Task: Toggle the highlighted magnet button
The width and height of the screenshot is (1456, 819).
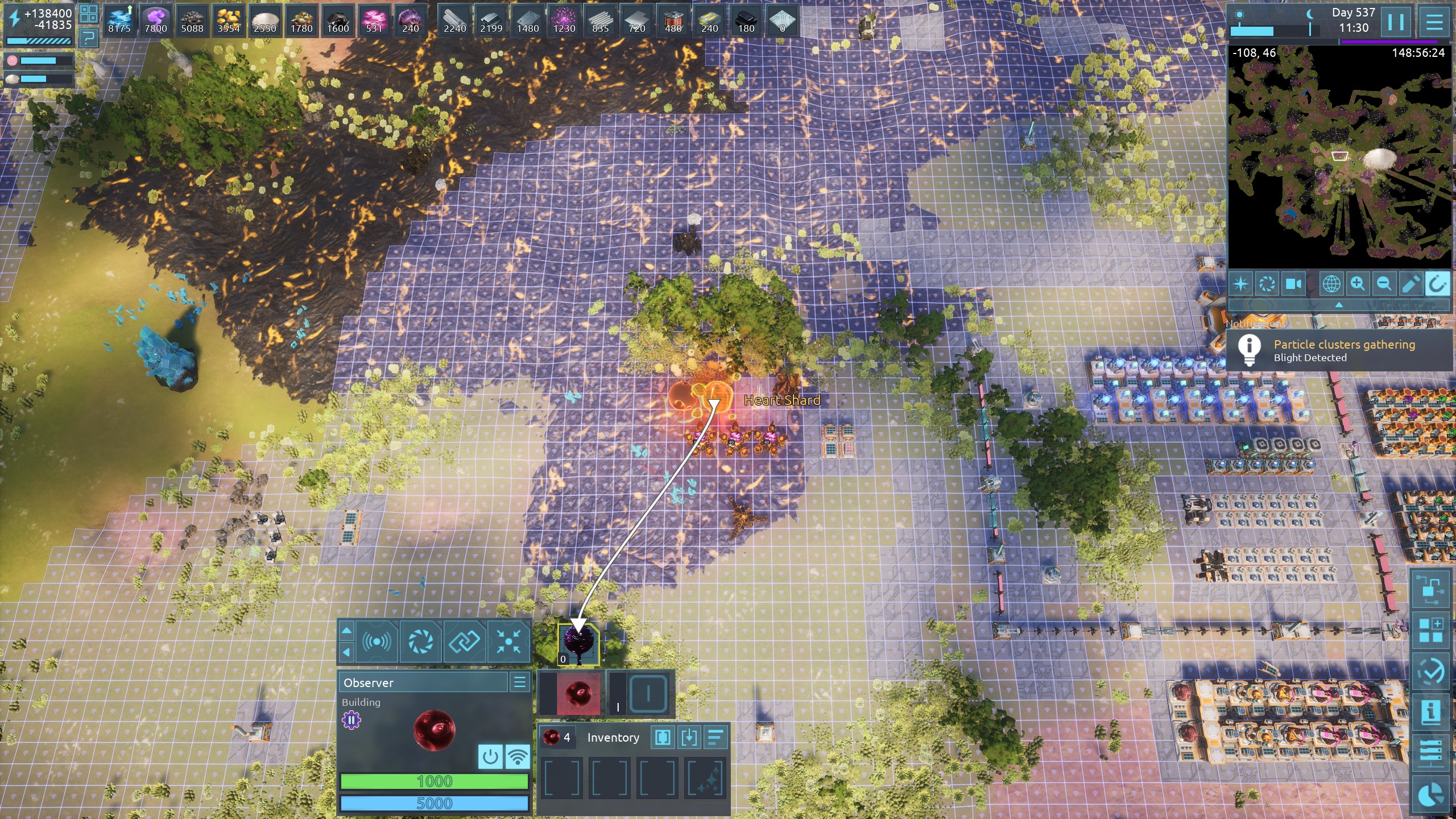Action: coord(1437,284)
